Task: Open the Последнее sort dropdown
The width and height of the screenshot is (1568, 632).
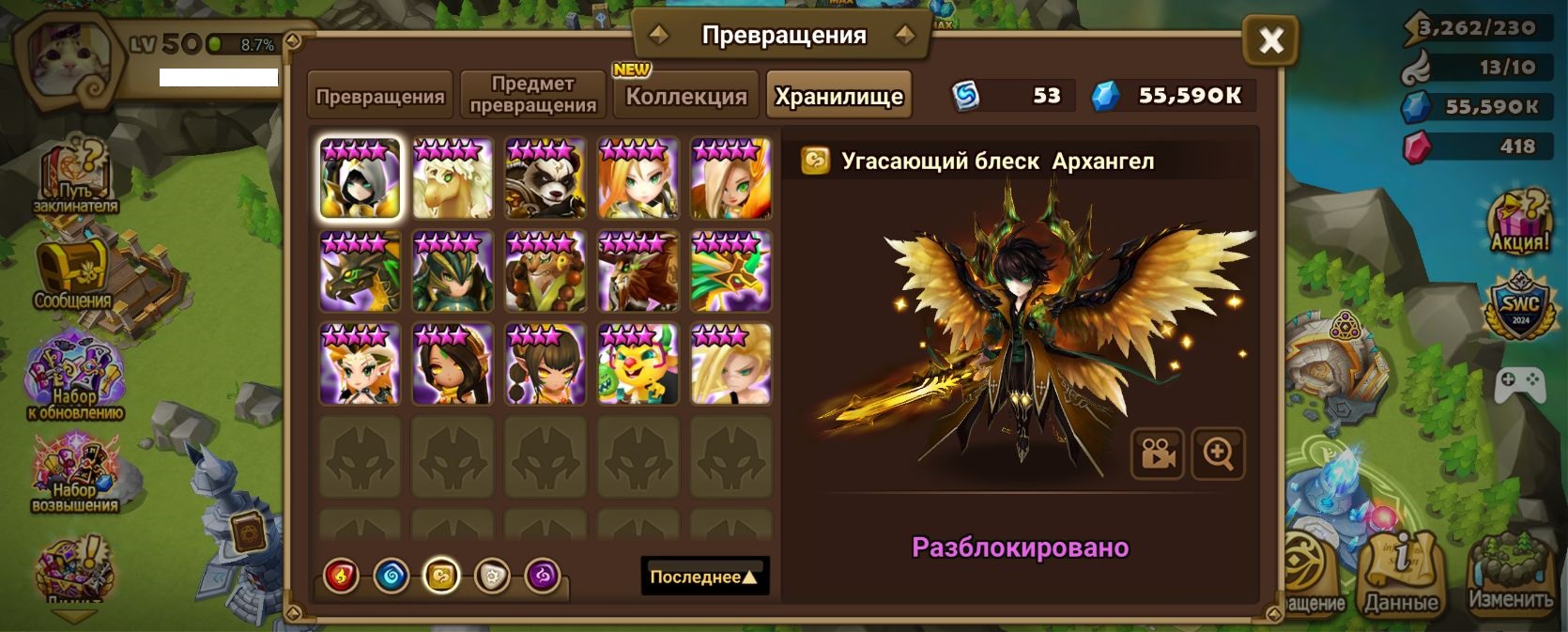Action: pos(704,577)
